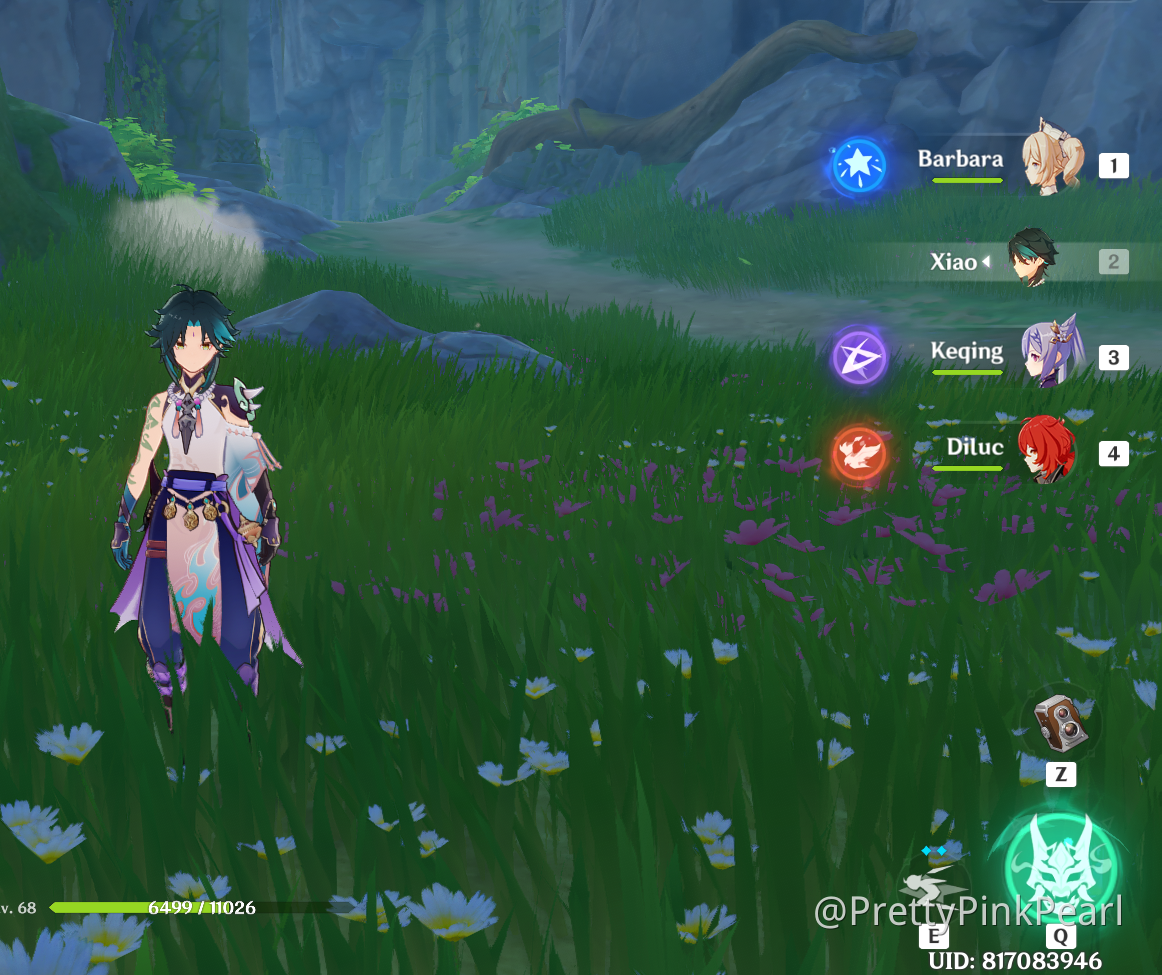
Task: Trigger Barbara's blue star burst icon
Action: coord(859,165)
